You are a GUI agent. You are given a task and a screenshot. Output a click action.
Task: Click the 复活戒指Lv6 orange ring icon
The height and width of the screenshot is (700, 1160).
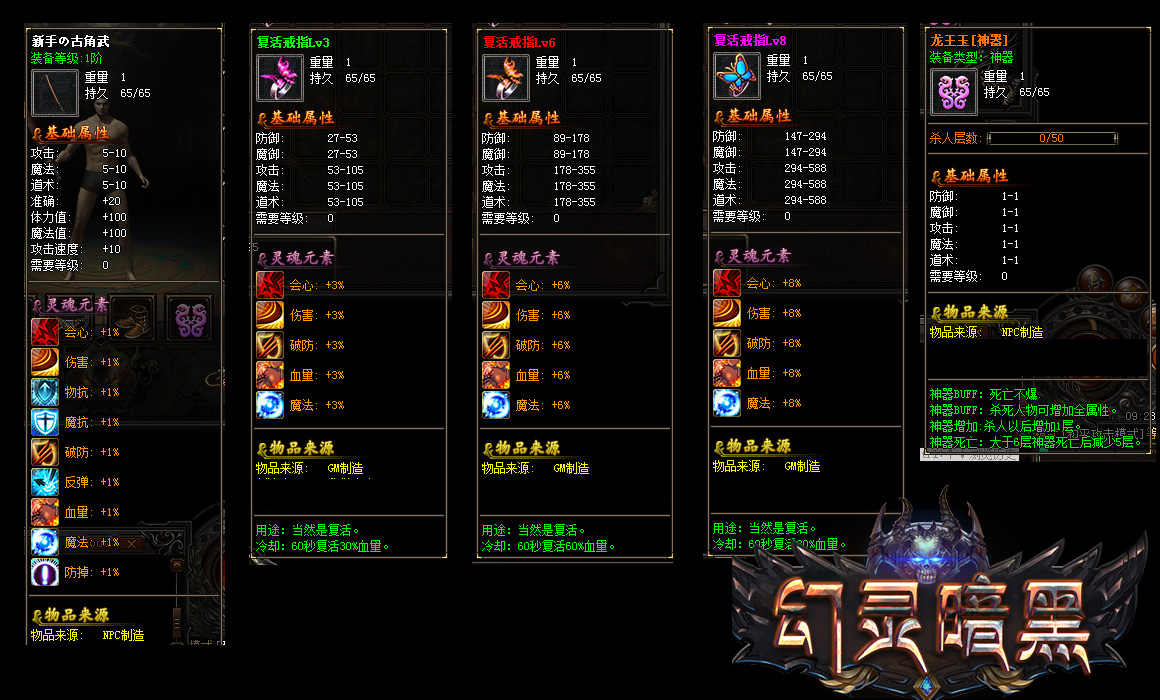[x=506, y=78]
